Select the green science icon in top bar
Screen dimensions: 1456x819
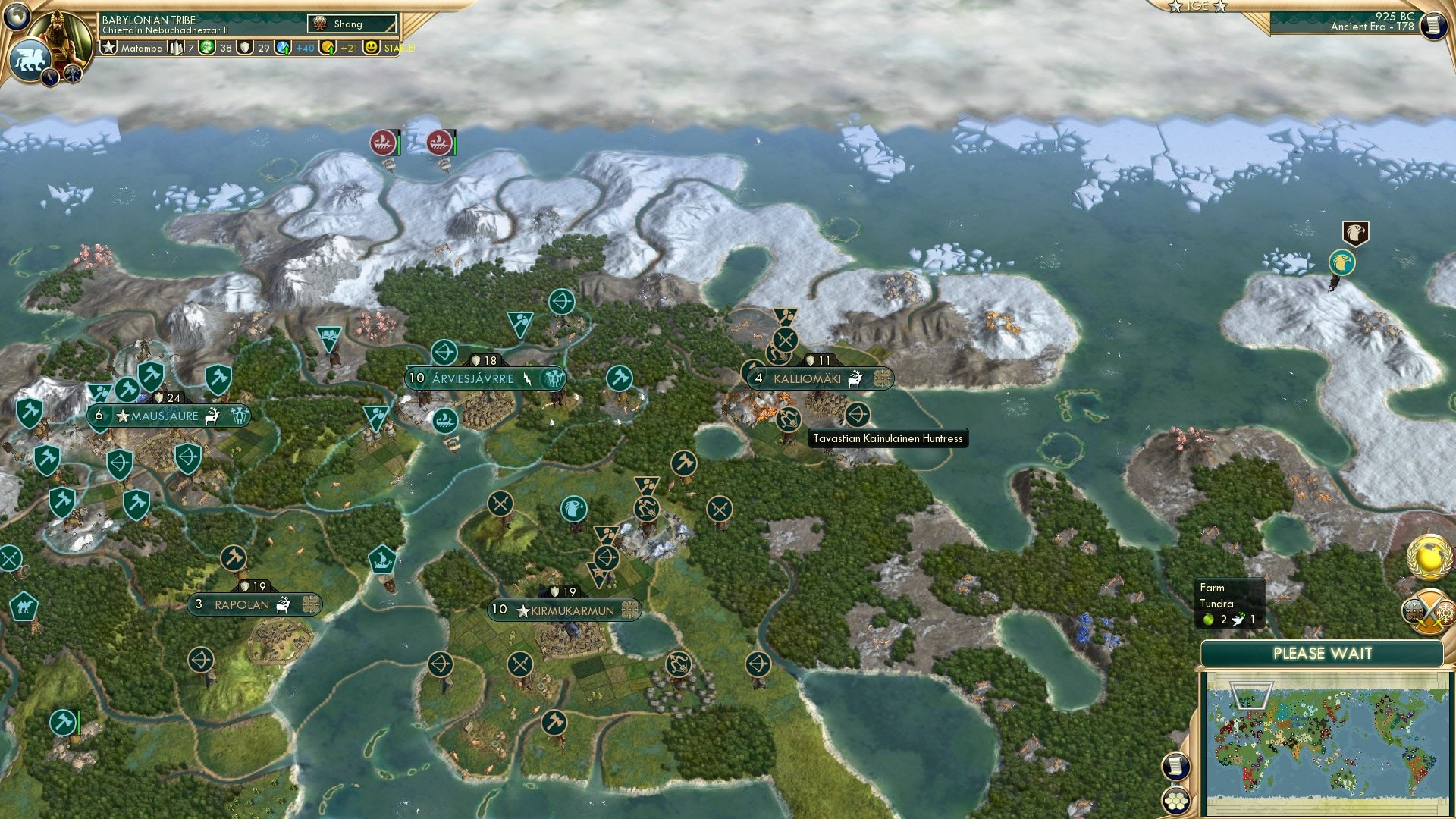[207, 48]
